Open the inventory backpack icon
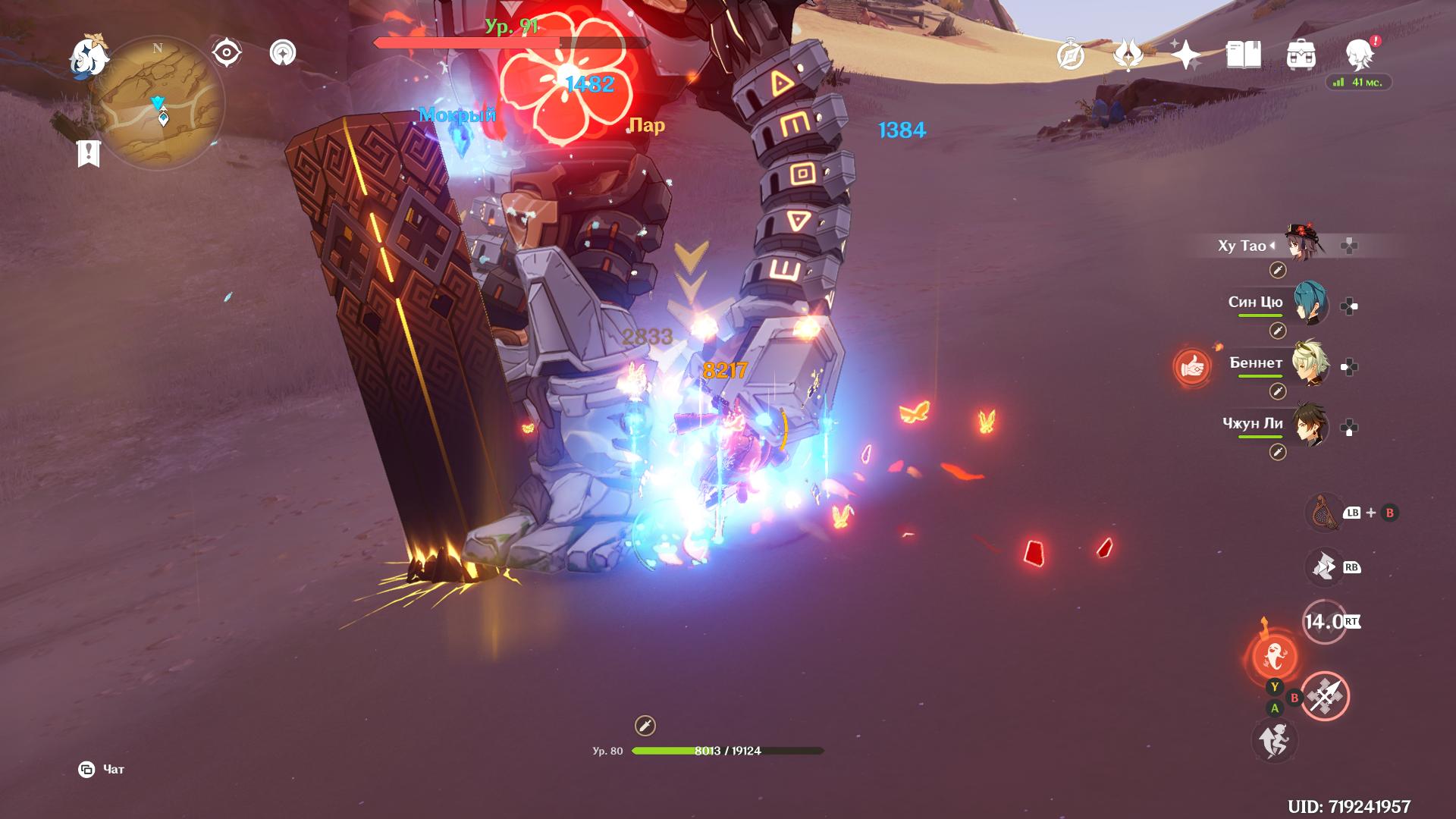Screen dimensions: 1456x819 (1301, 55)
